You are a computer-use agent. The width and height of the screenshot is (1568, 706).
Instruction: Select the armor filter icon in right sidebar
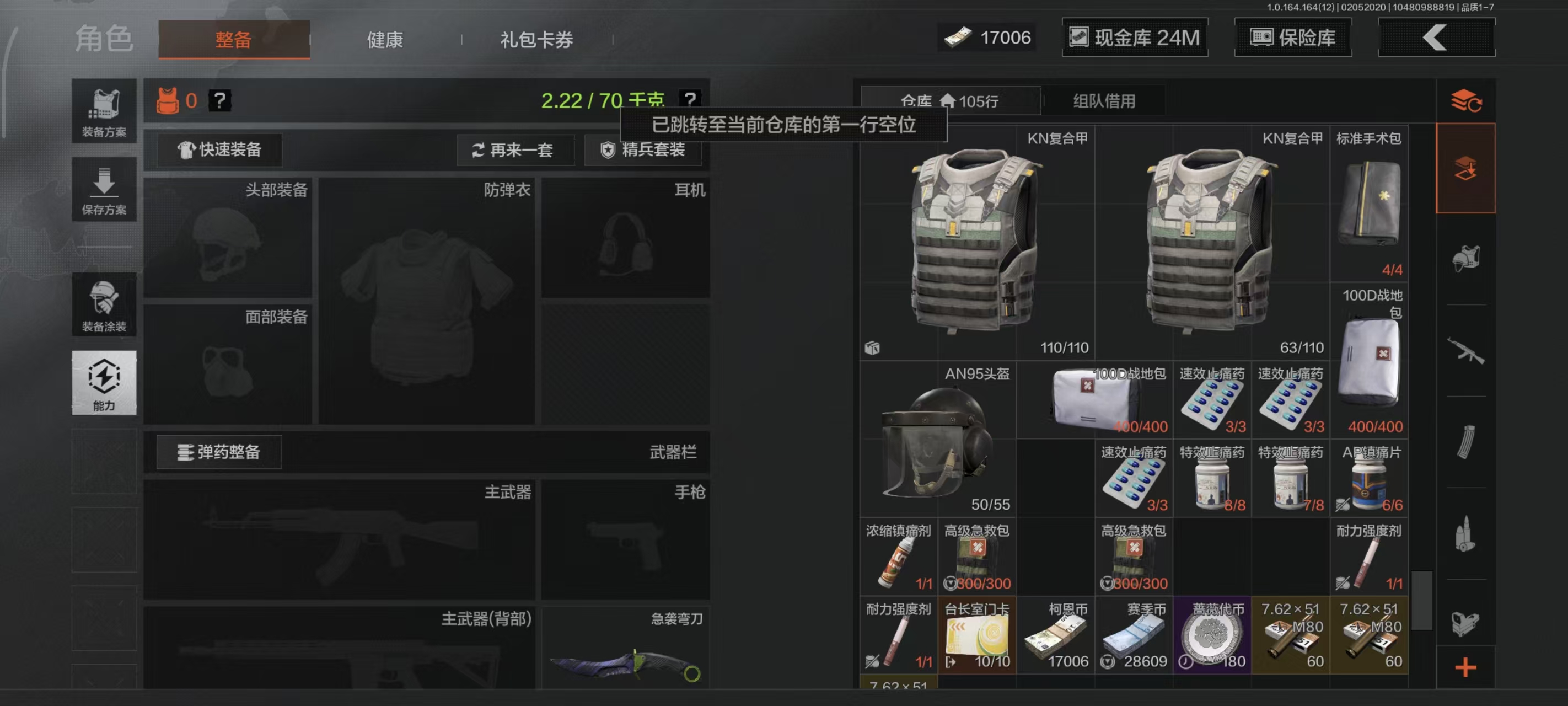point(1468,257)
